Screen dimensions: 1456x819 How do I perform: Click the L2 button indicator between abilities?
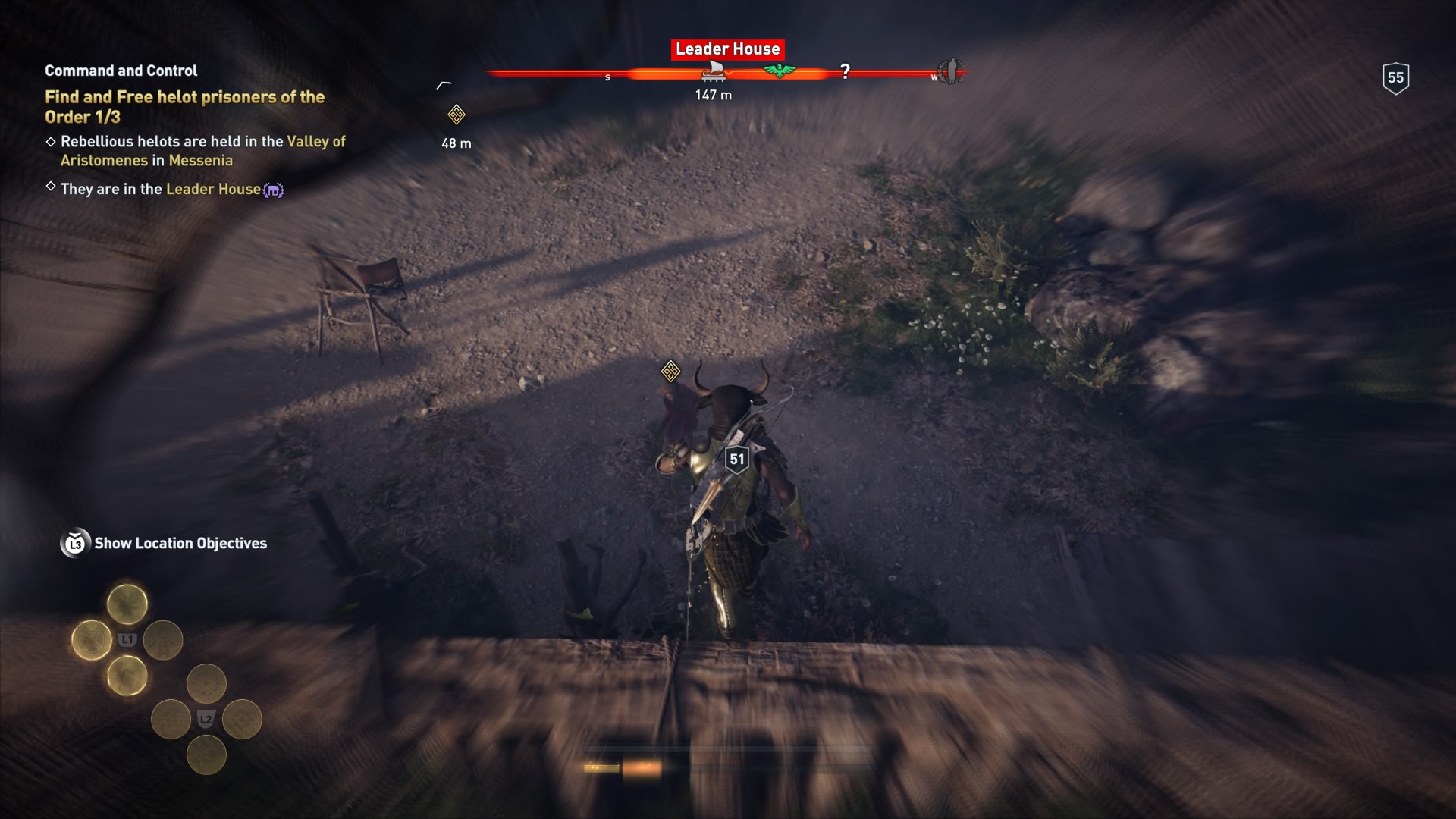click(x=206, y=719)
